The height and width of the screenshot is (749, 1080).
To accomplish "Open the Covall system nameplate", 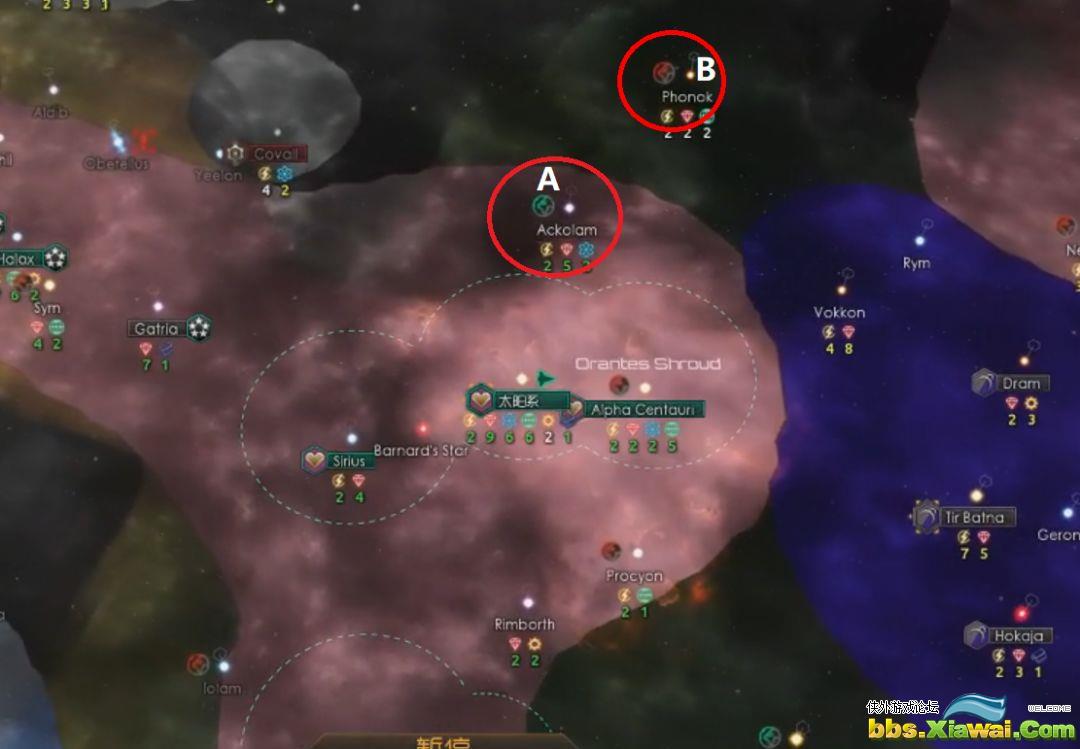I will (275, 154).
